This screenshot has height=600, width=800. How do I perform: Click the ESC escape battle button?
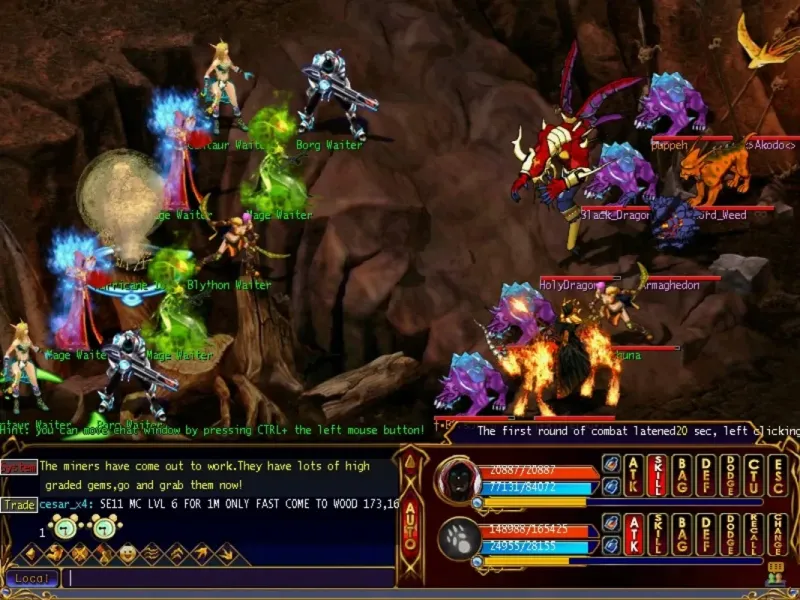(777, 476)
